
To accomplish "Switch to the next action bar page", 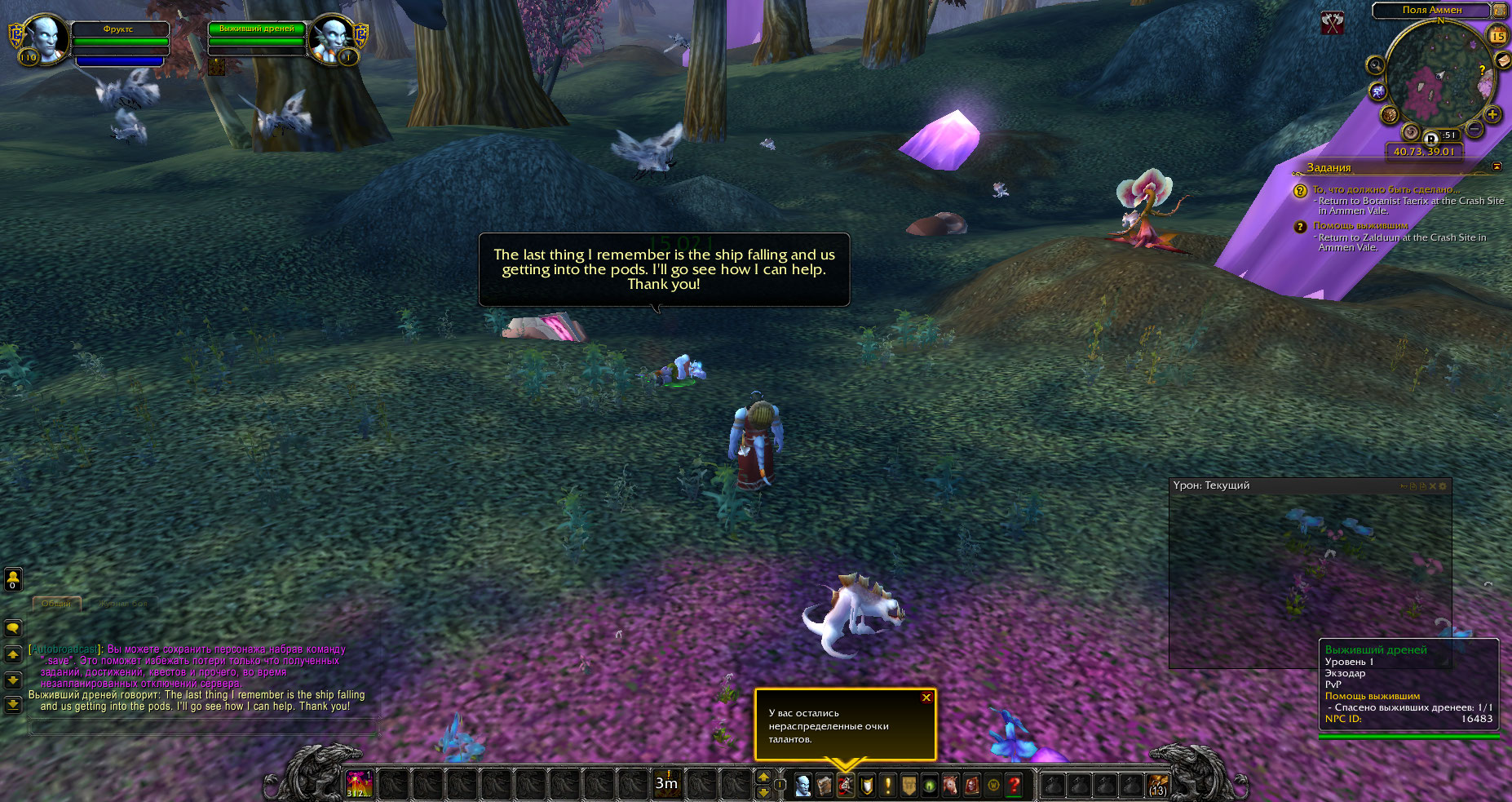I will pyautogui.click(x=763, y=778).
